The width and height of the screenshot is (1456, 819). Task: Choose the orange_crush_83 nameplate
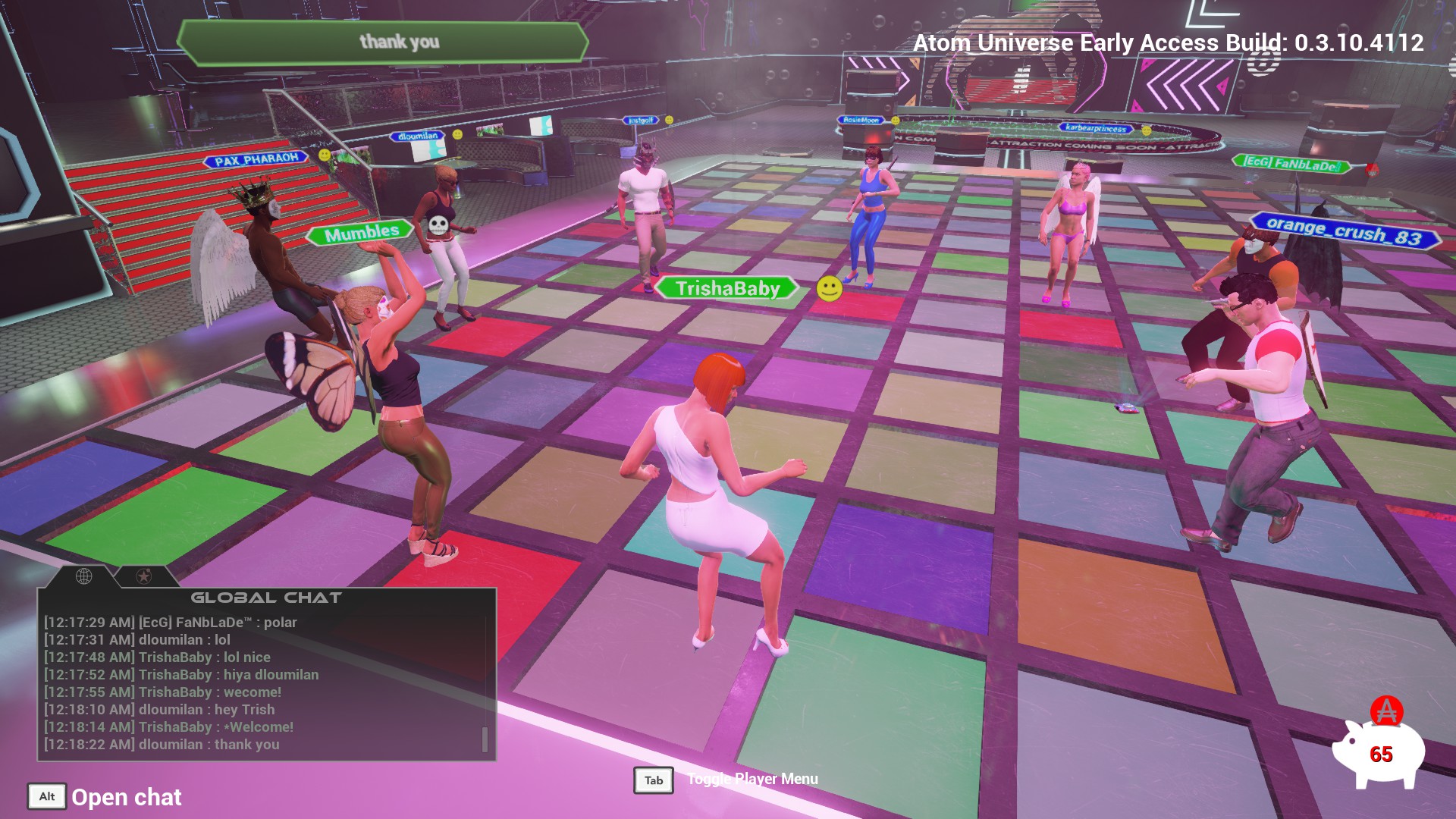coord(1344,230)
